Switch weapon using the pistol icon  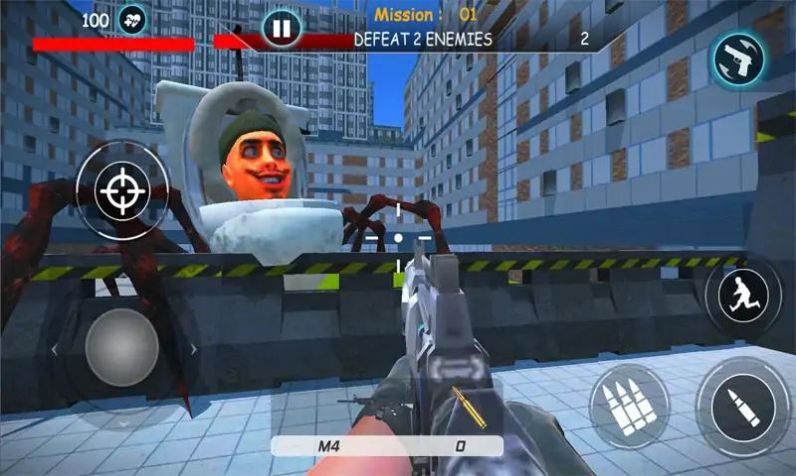coord(739,60)
